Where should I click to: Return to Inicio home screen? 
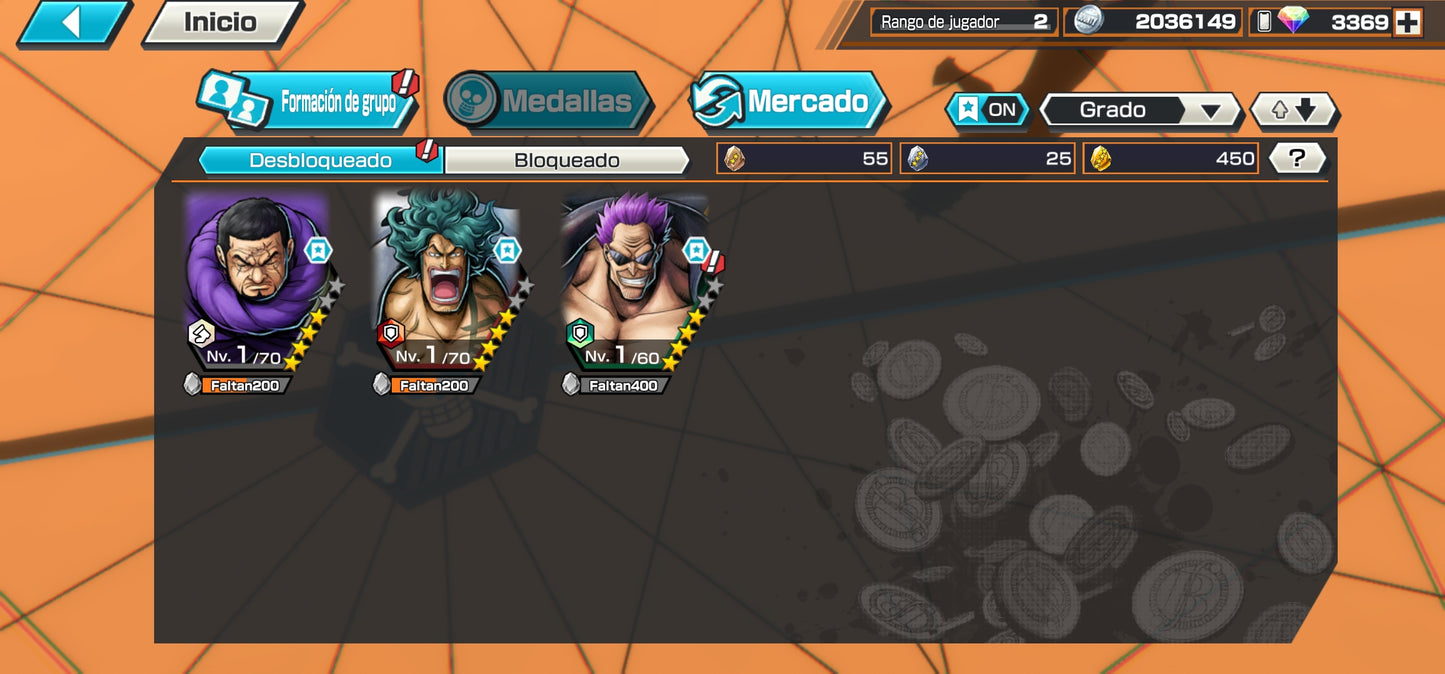coord(221,22)
